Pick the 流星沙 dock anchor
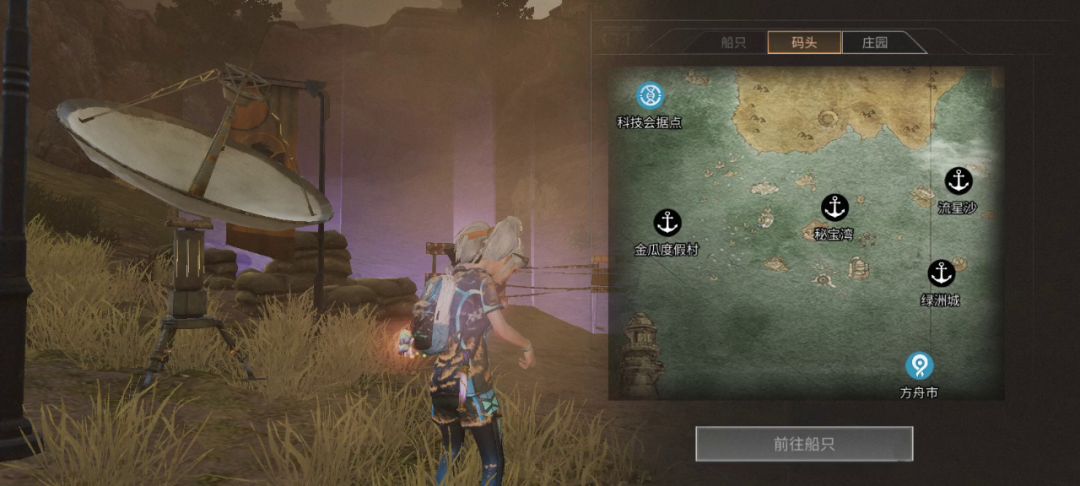The height and width of the screenshot is (486, 1080). click(958, 181)
